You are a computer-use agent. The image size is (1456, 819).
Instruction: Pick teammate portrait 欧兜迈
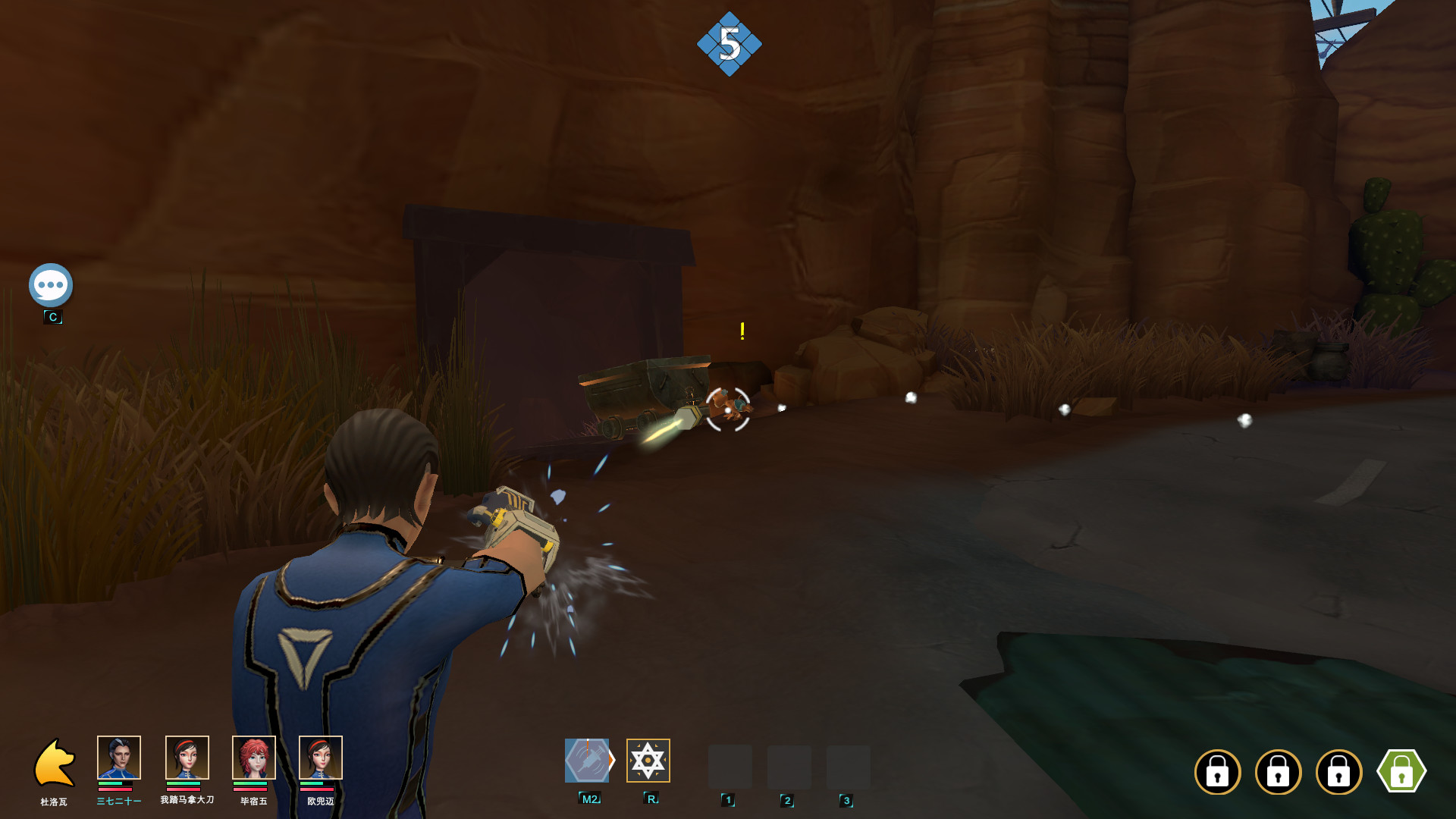tap(320, 758)
